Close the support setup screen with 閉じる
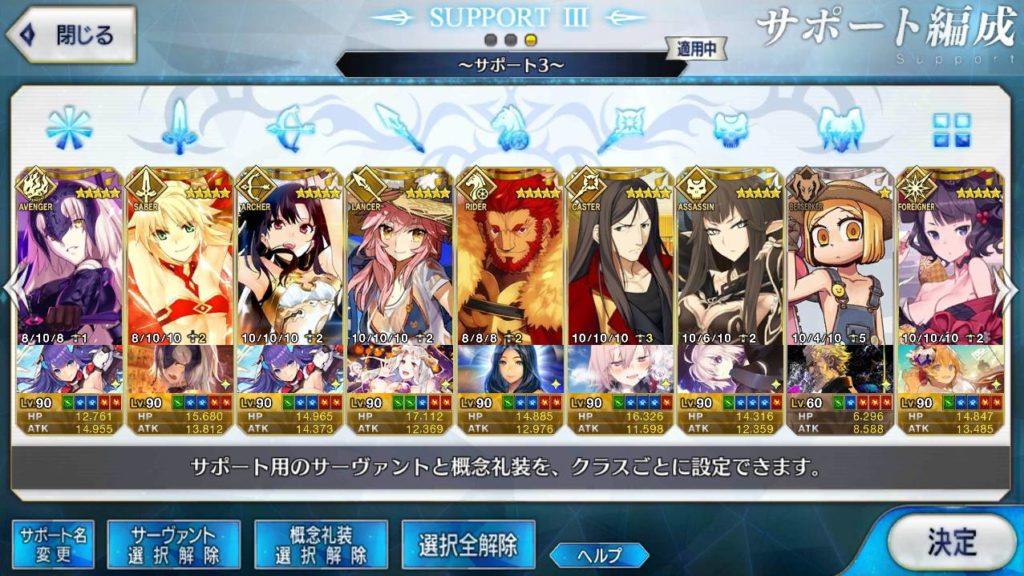The width and height of the screenshot is (1024, 576). (70, 35)
